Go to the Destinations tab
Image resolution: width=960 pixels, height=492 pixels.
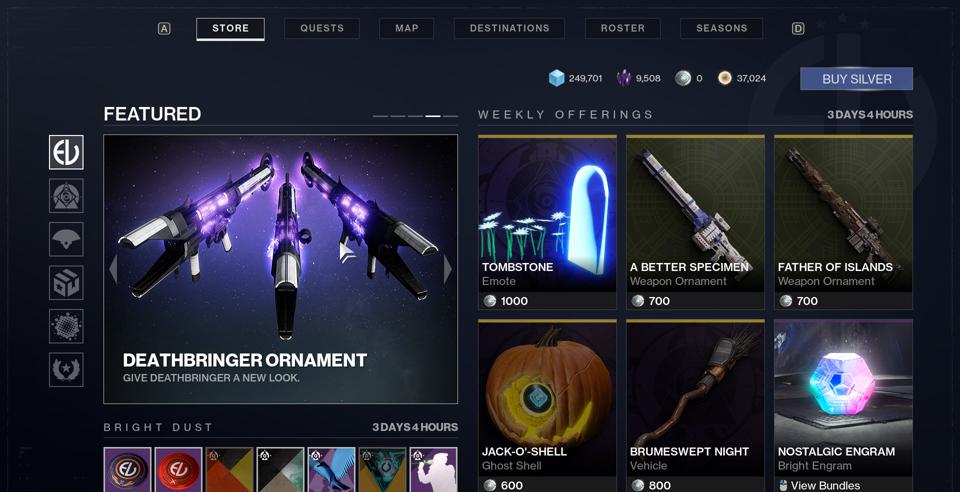(509, 28)
